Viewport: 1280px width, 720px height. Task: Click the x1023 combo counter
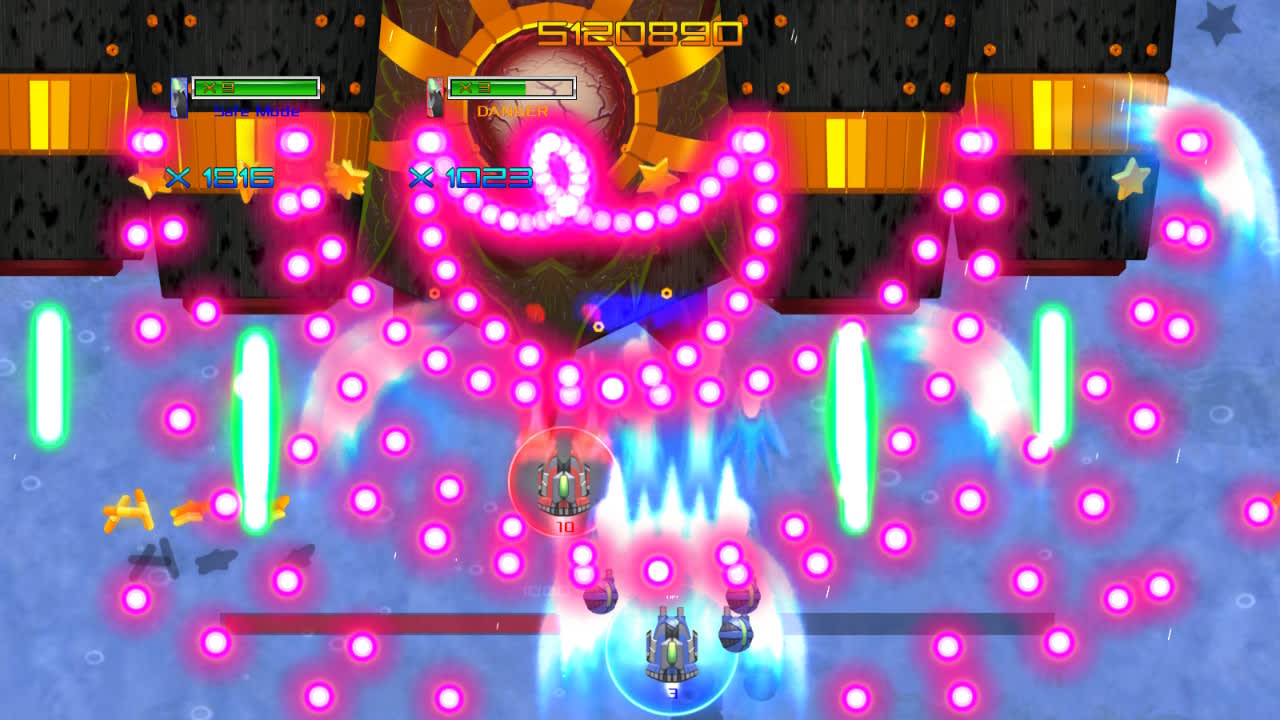[x=468, y=177]
